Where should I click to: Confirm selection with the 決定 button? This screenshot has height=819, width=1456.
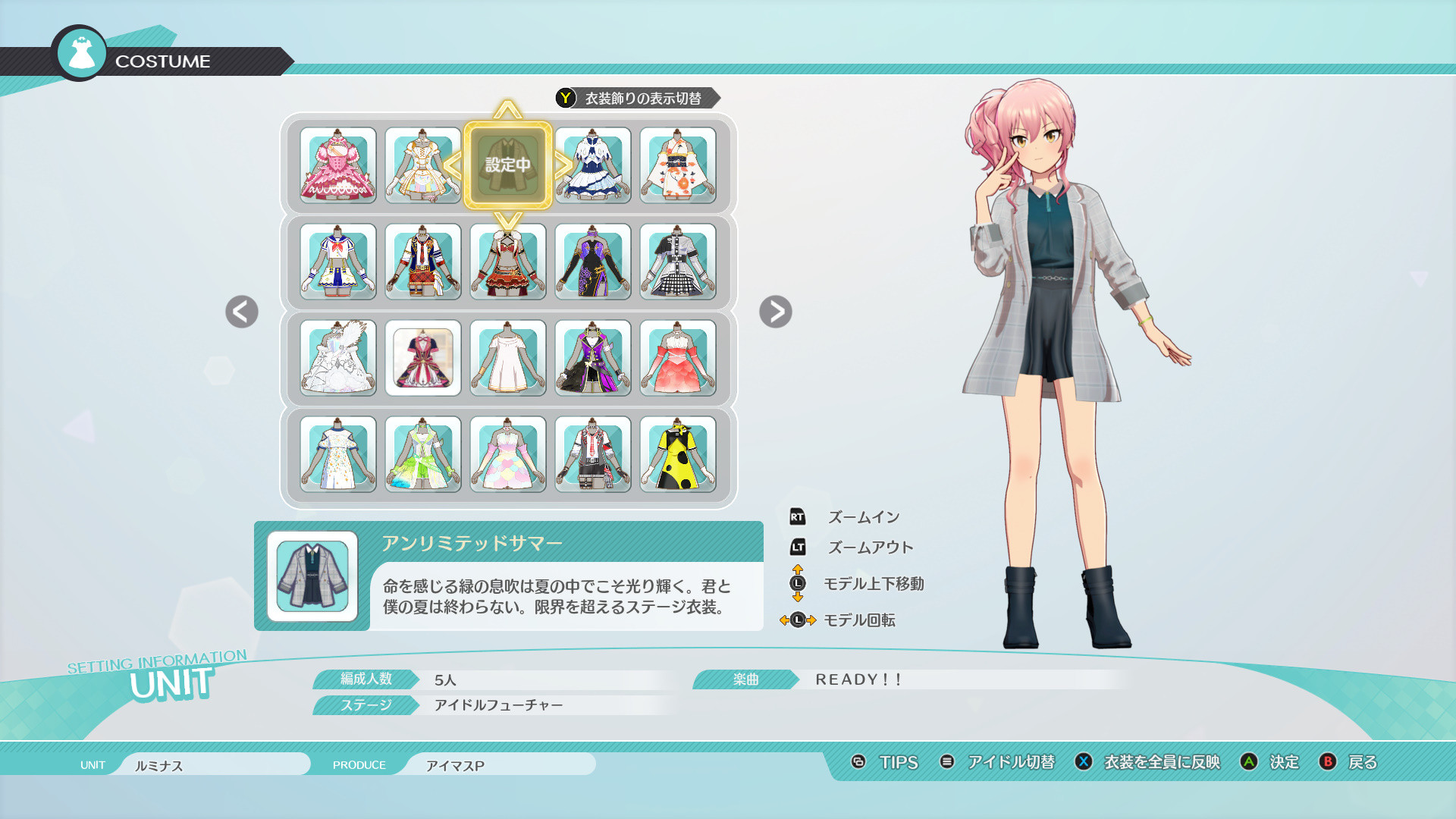1283,763
